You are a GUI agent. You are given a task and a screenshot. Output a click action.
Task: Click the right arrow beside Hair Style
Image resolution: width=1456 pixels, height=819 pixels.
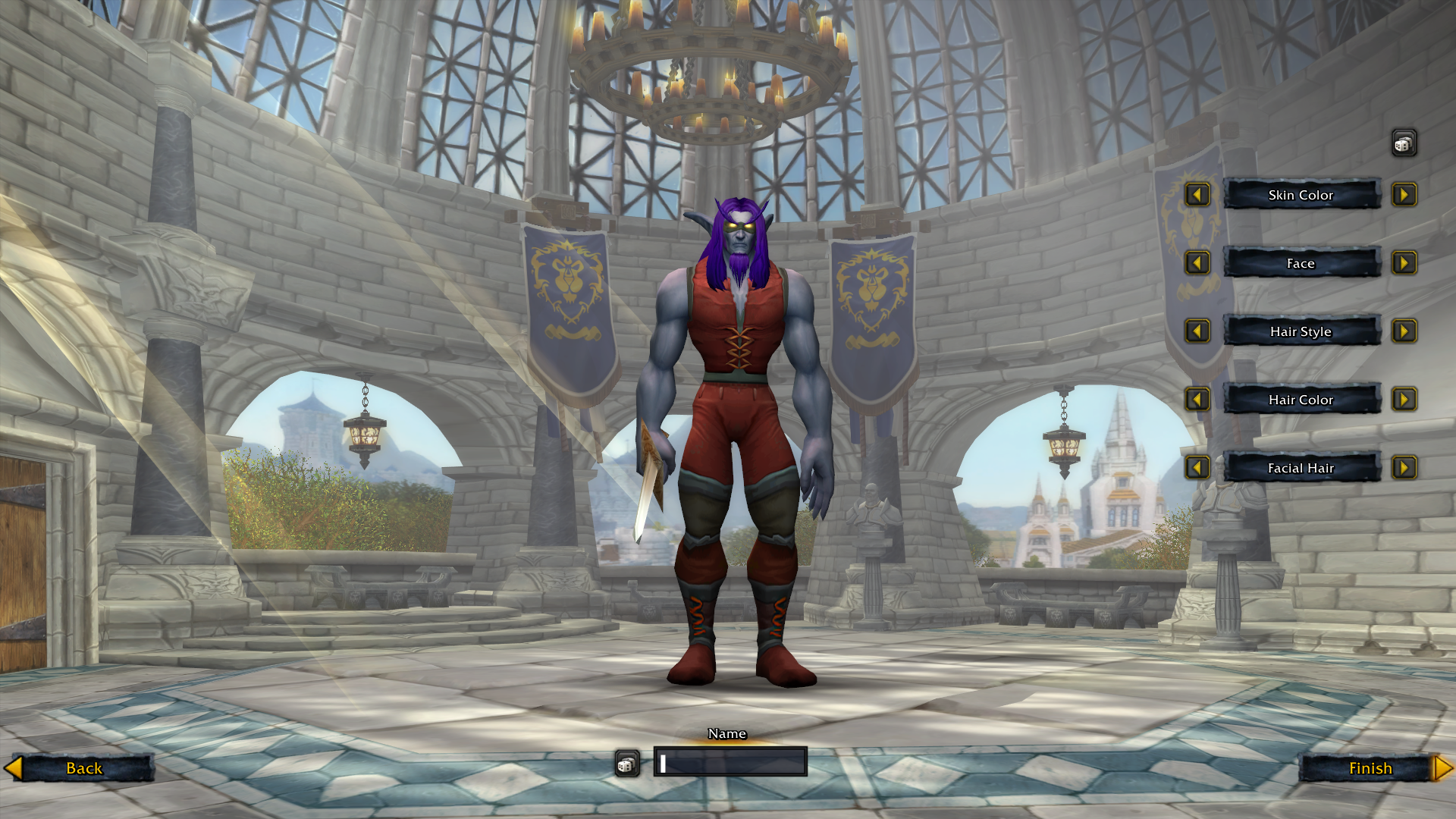click(x=1405, y=331)
